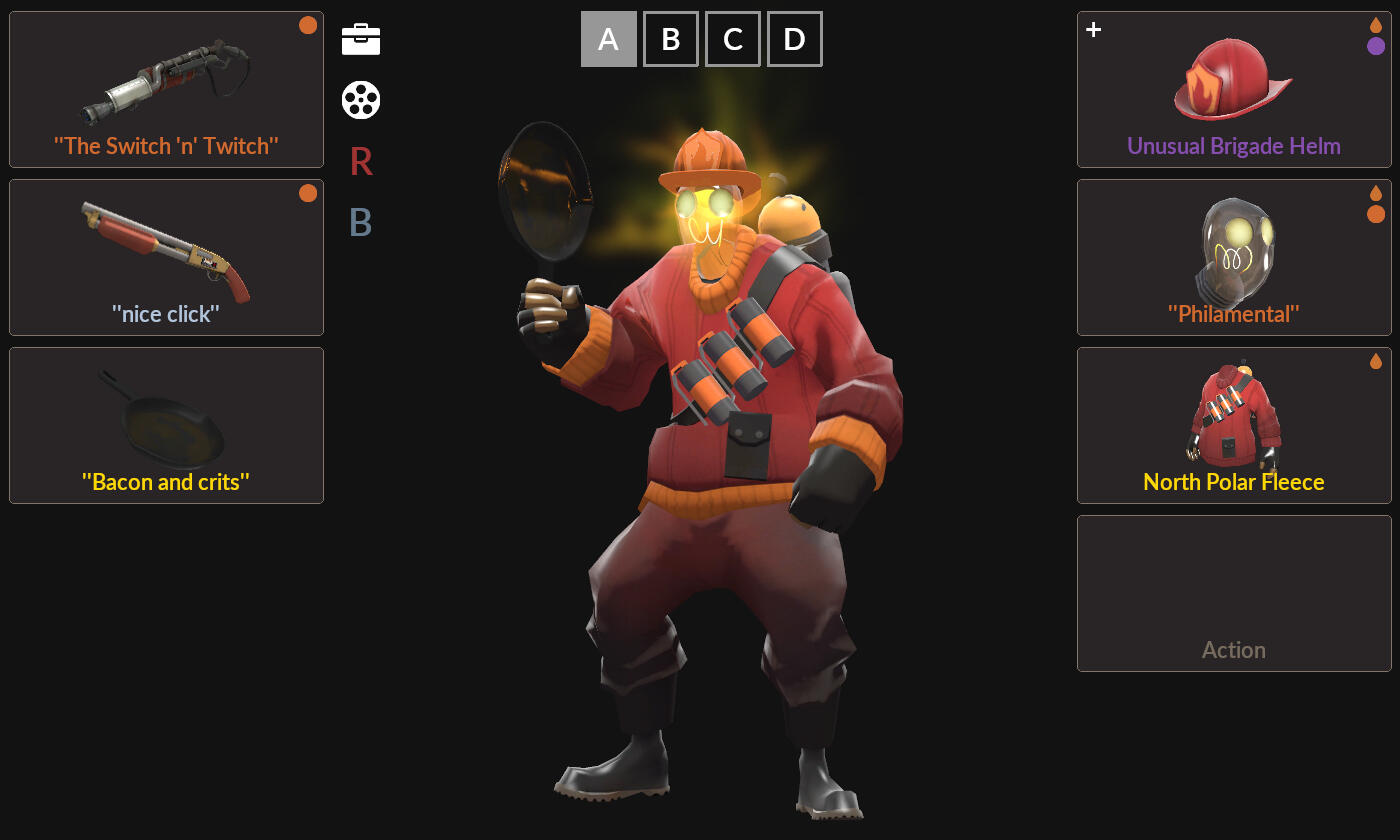Viewport: 1400px width, 840px height.
Task: Select loadout preset D
Action: point(794,39)
